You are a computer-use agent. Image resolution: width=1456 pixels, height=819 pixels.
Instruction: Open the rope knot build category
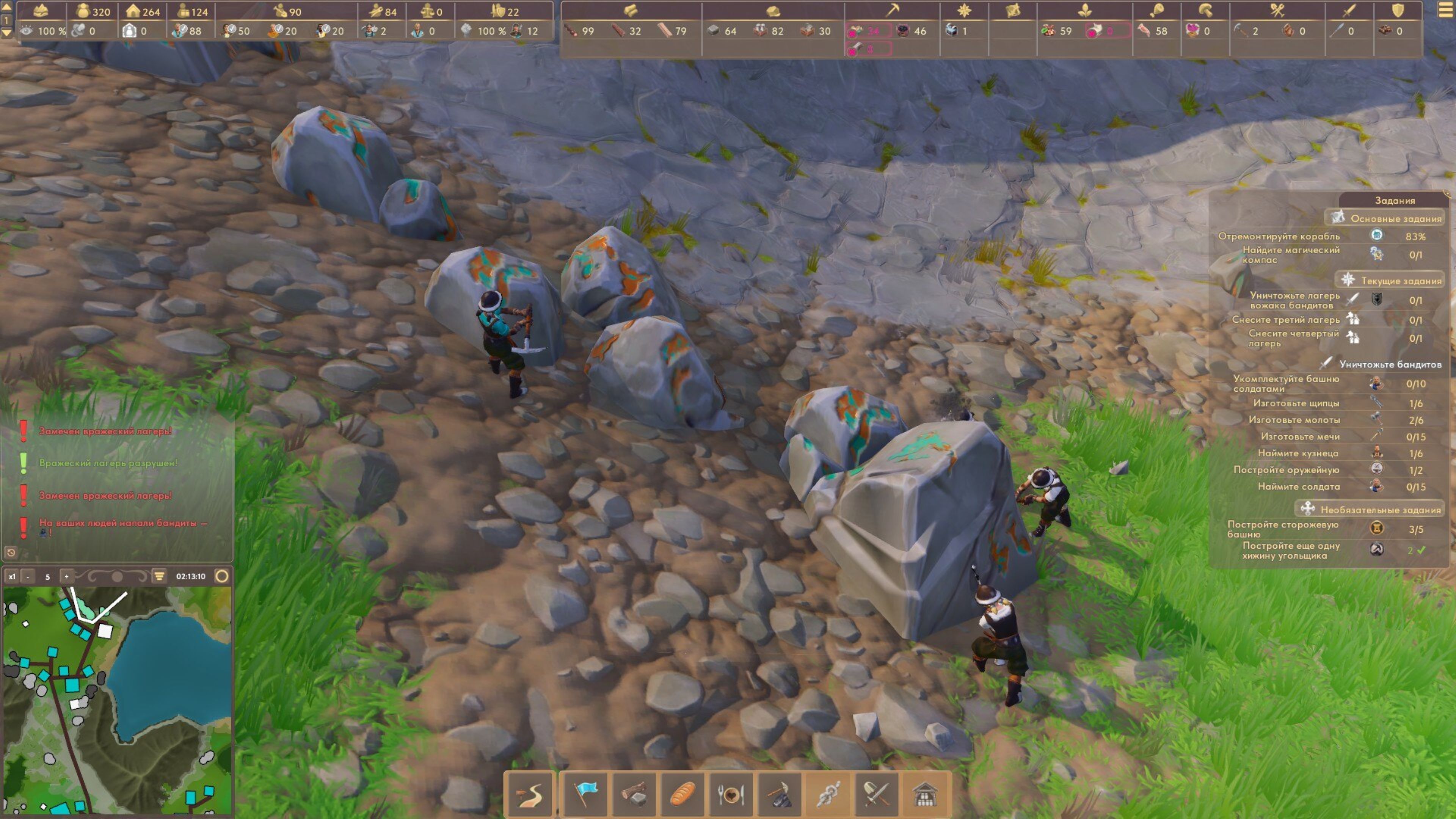tap(828, 795)
